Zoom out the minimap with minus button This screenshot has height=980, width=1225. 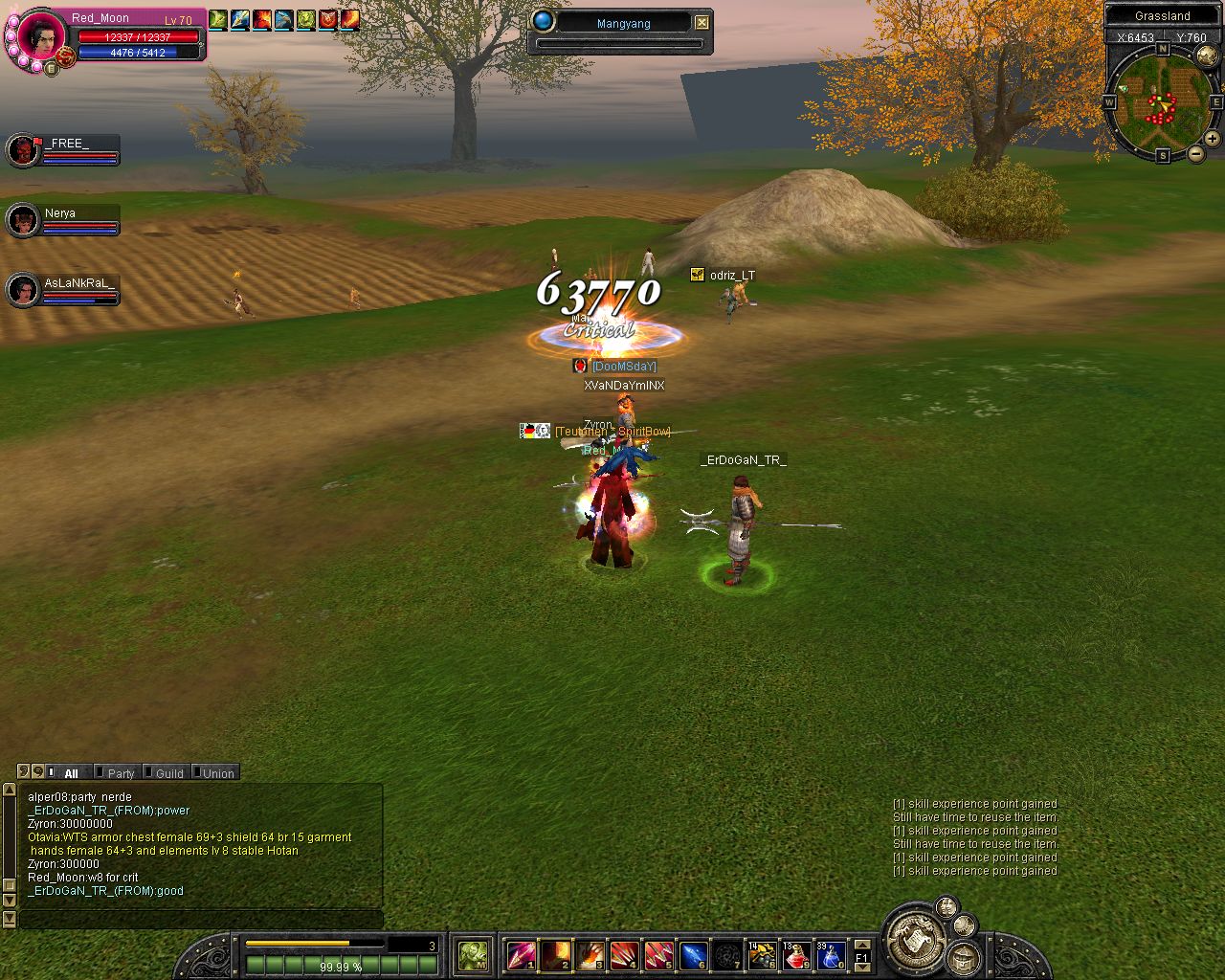1195,154
